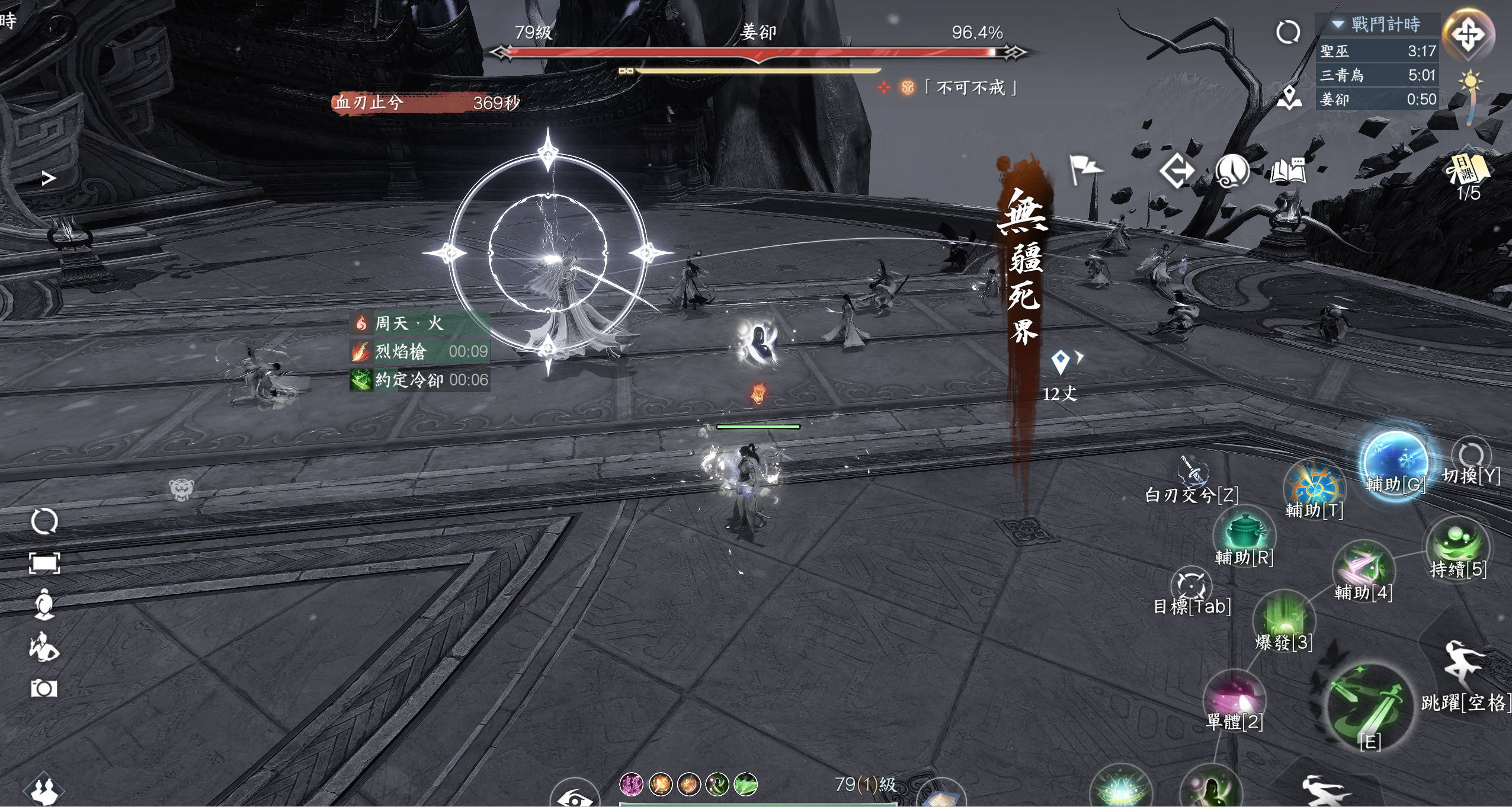Image resolution: width=1512 pixels, height=807 pixels.
Task: Use the blue snowflake 輔助 G skill
Action: [1395, 463]
